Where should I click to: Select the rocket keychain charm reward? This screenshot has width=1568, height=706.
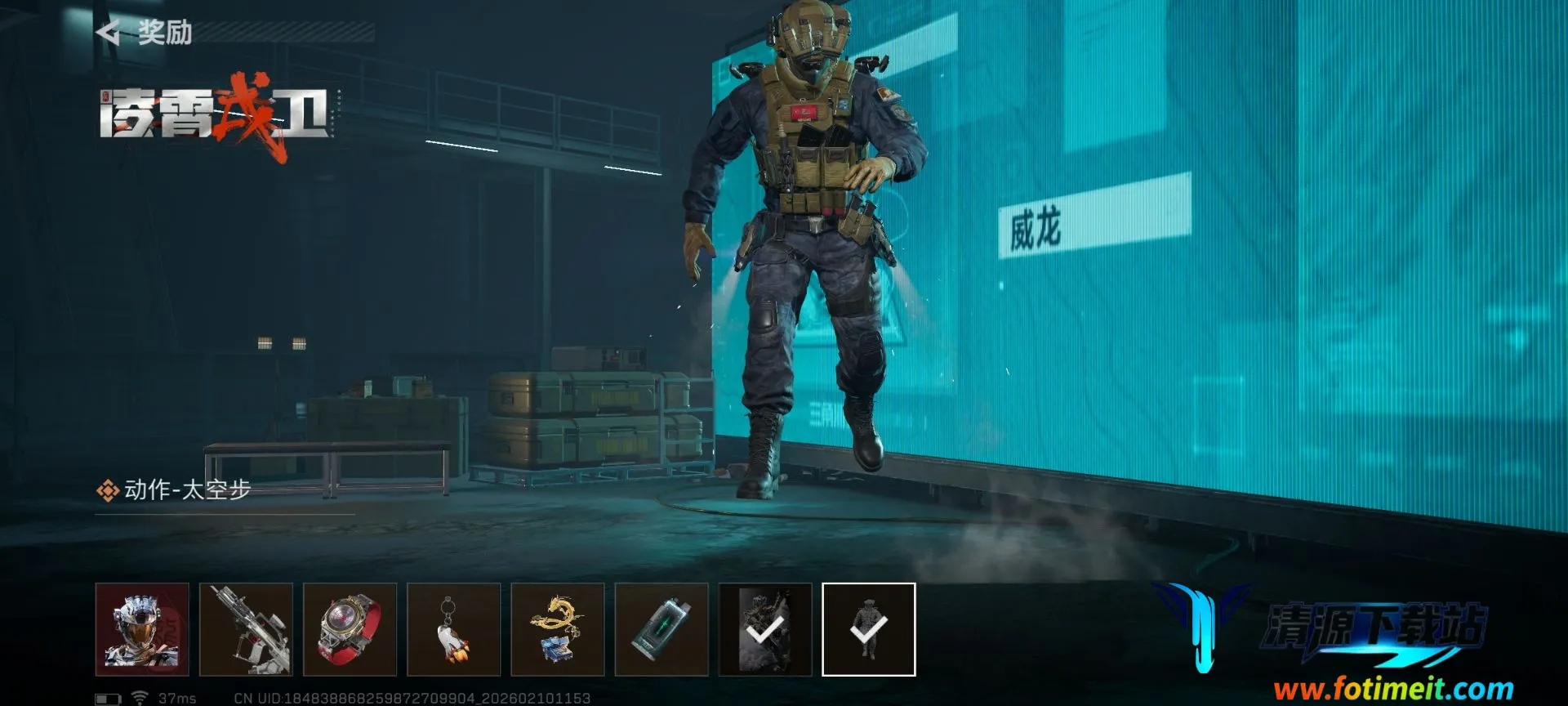453,629
